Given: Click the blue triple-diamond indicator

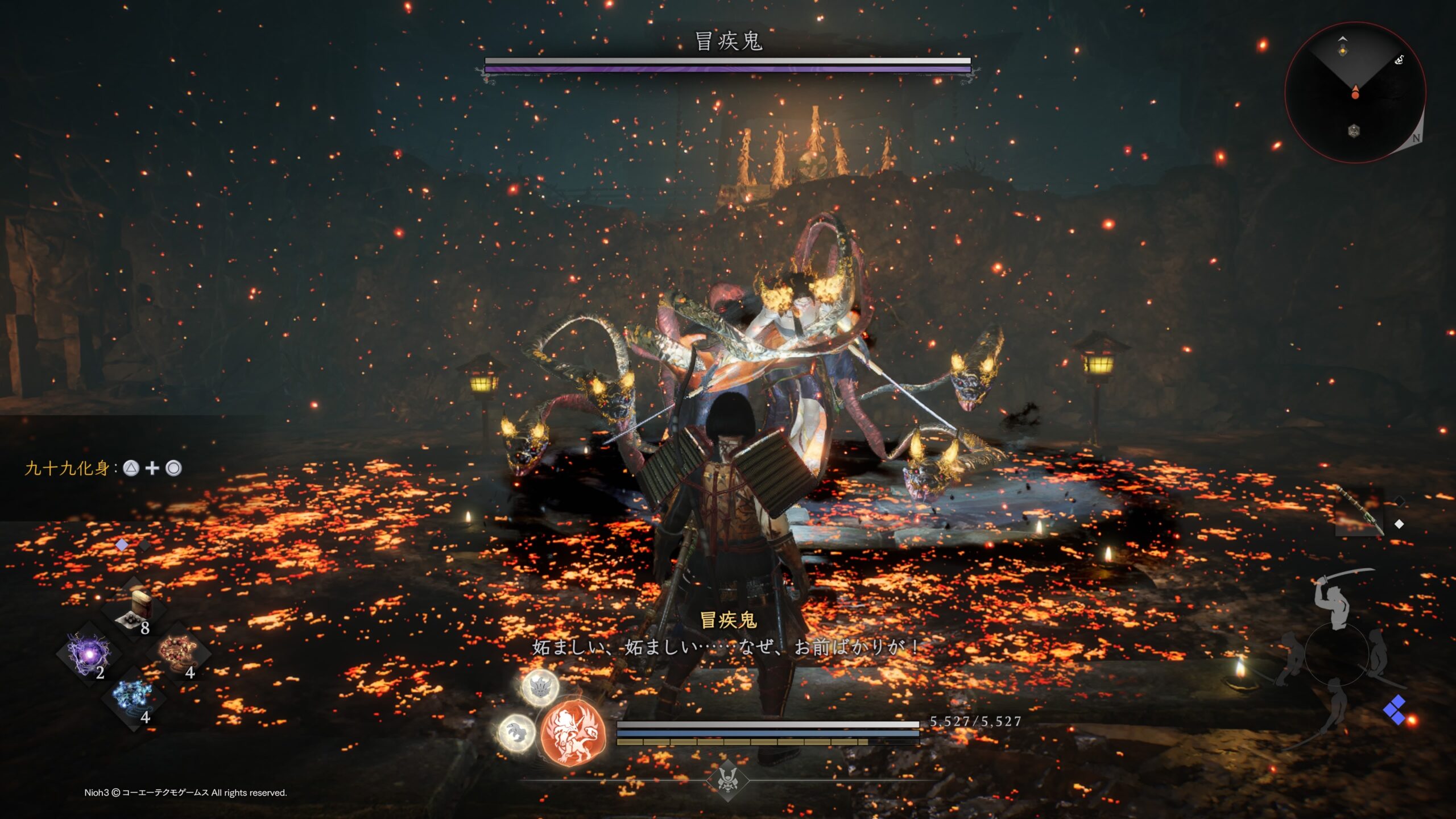Looking at the screenshot, I should click(1394, 709).
